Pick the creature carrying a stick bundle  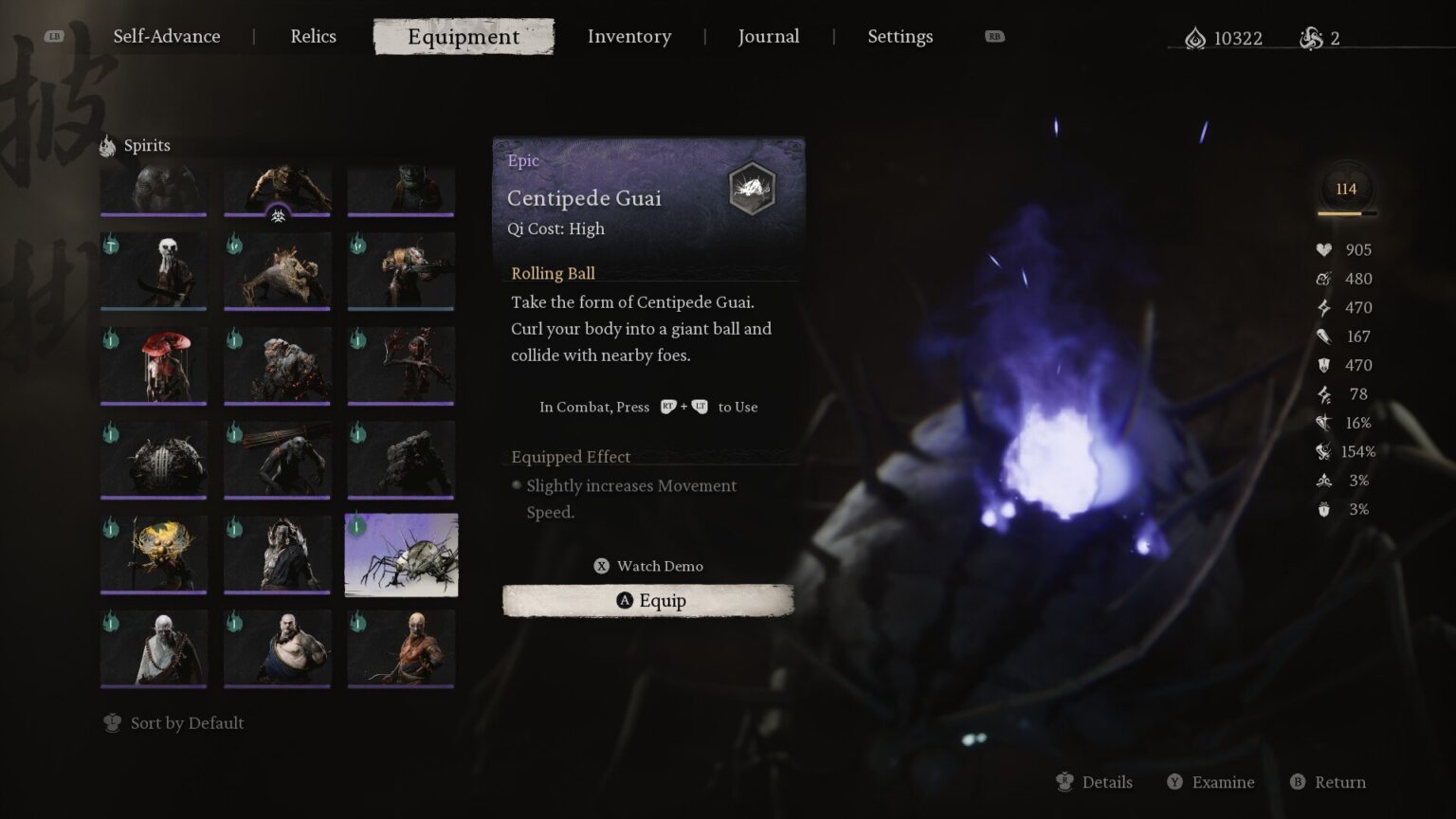[x=277, y=461]
